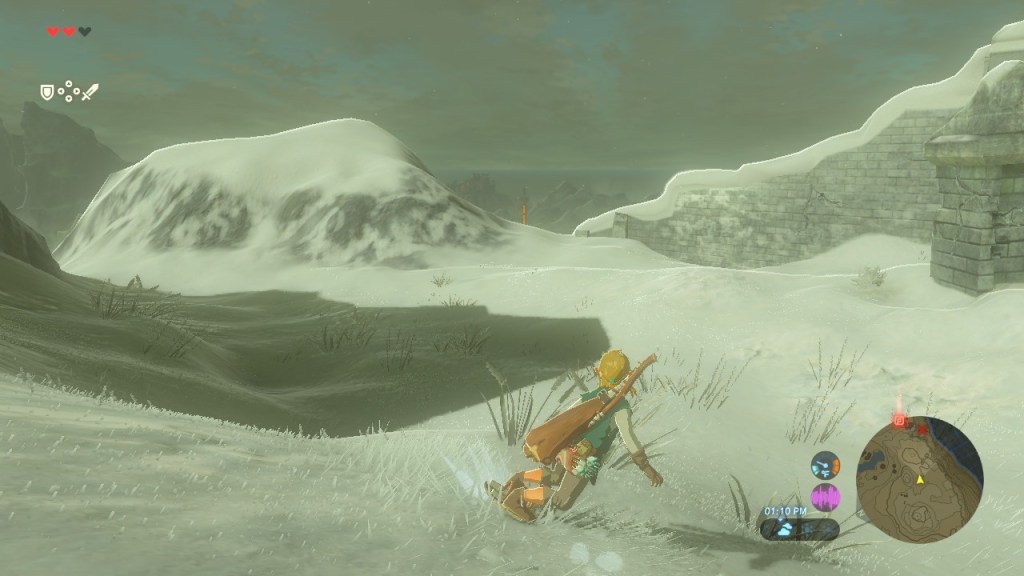Open the circular minimap

point(919,480)
